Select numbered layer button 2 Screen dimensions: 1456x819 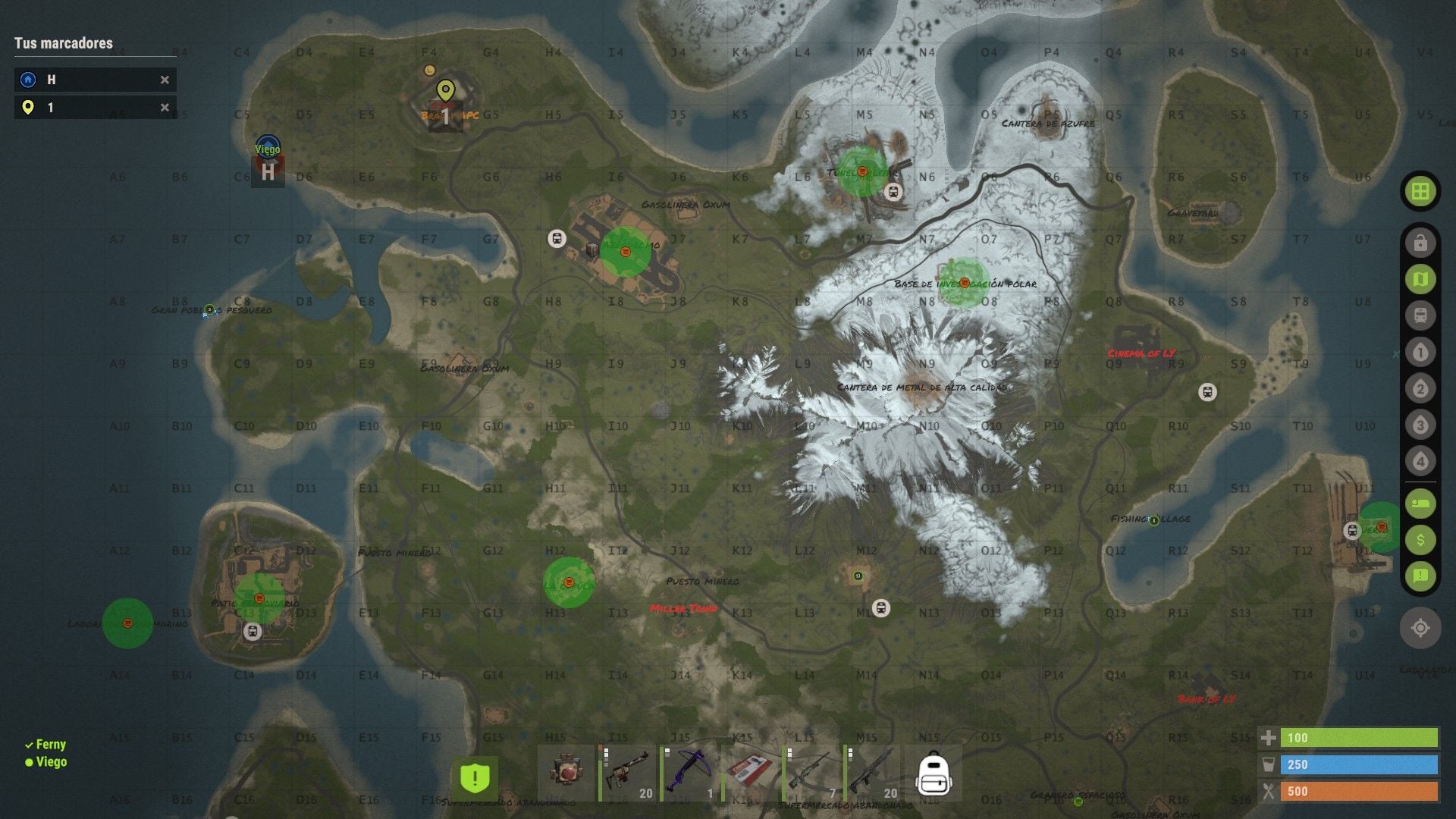[x=1420, y=389]
